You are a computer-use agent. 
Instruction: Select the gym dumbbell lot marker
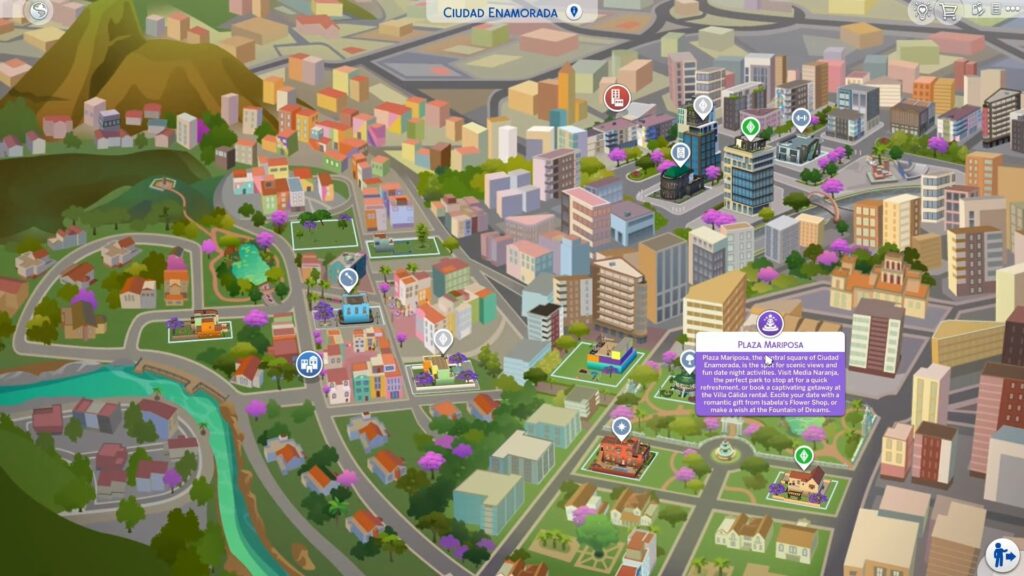coord(800,118)
